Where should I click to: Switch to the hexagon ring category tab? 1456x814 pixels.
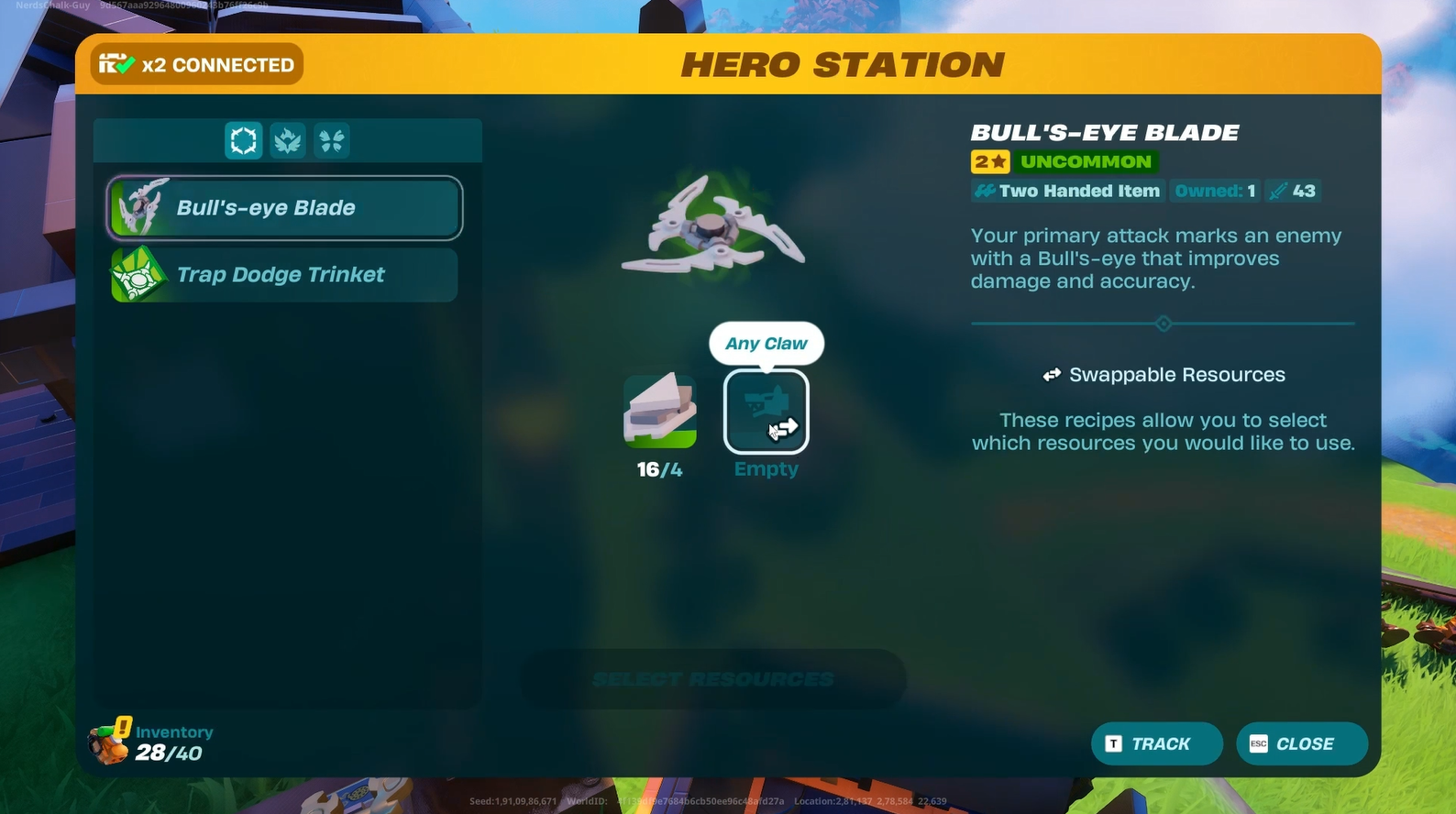click(x=244, y=141)
